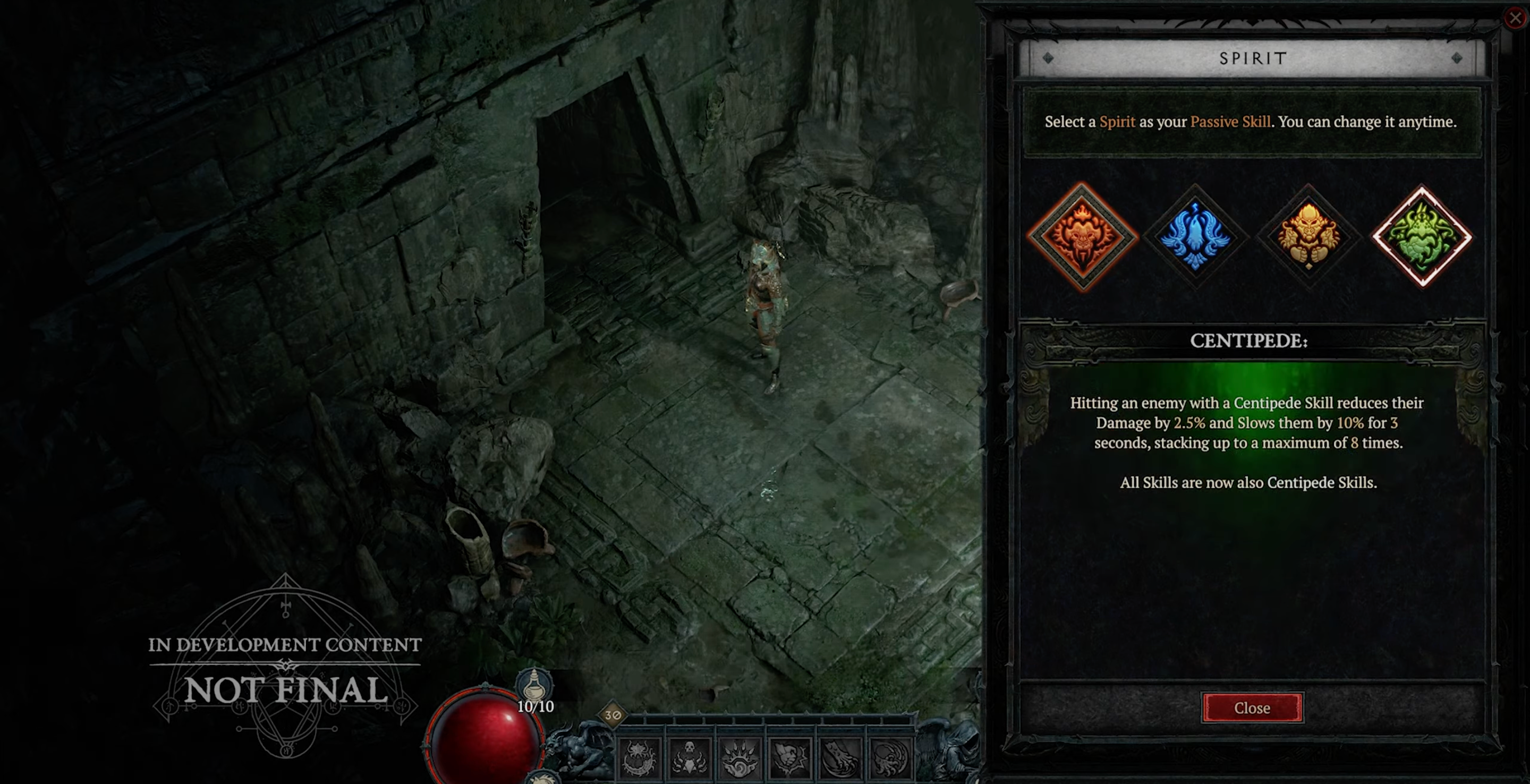Viewport: 1530px width, 784px height.
Task: Activate the slashing claw-arm skill
Action: (x=840, y=759)
